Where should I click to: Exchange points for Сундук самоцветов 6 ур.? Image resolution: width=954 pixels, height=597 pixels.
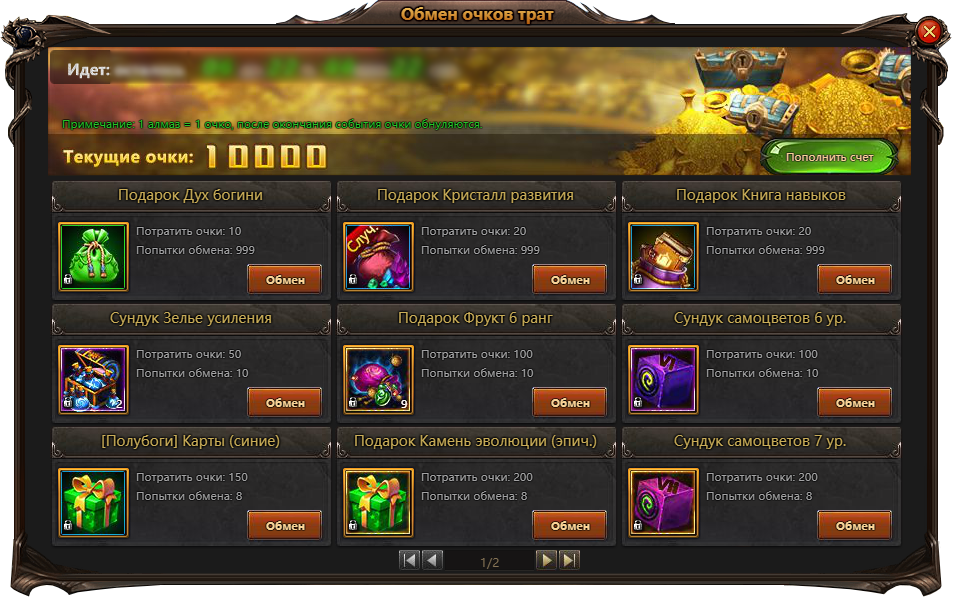[854, 403]
